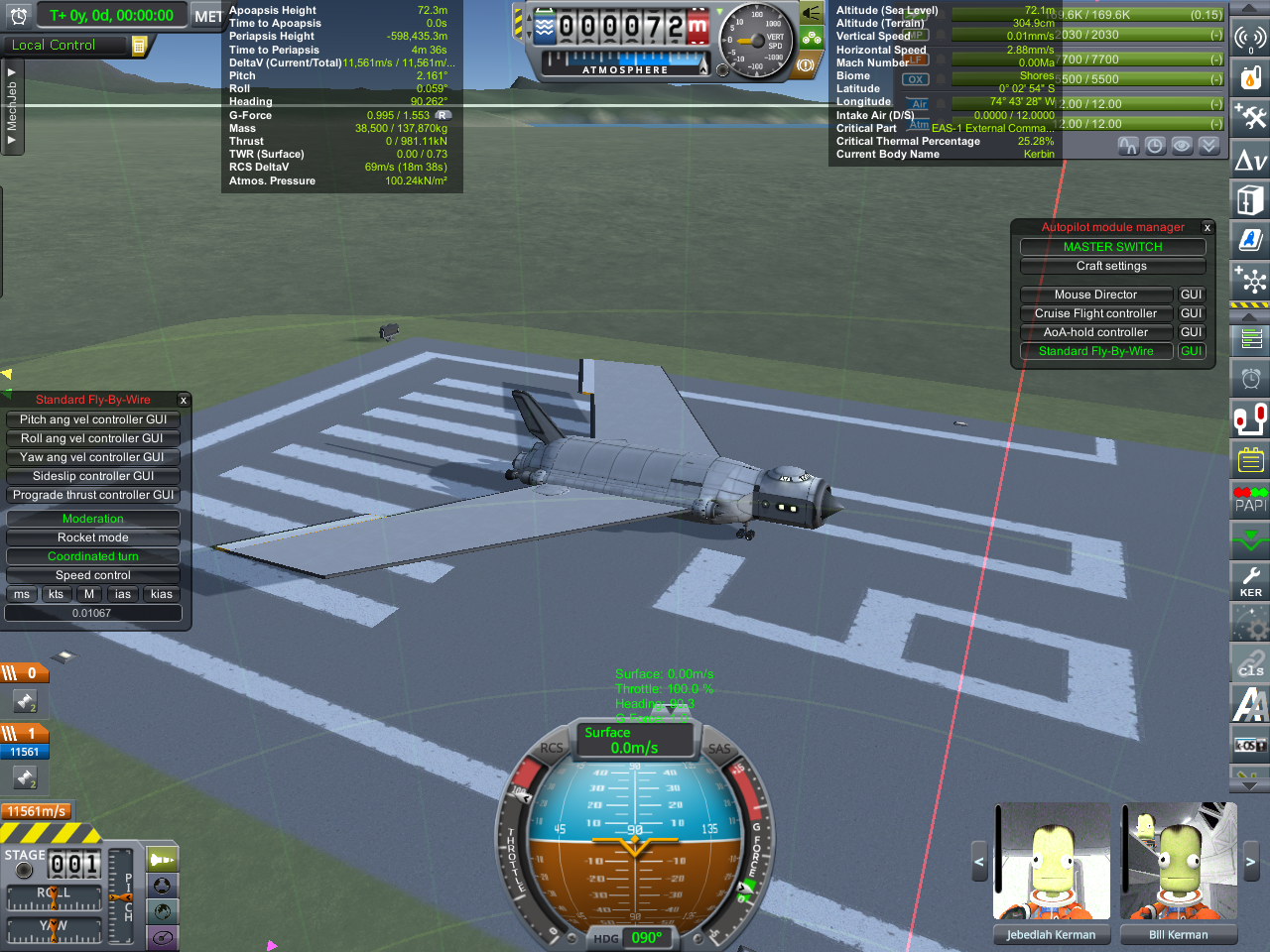Select kts speed unit
Screen dimensions: 1270x952
click(56, 594)
